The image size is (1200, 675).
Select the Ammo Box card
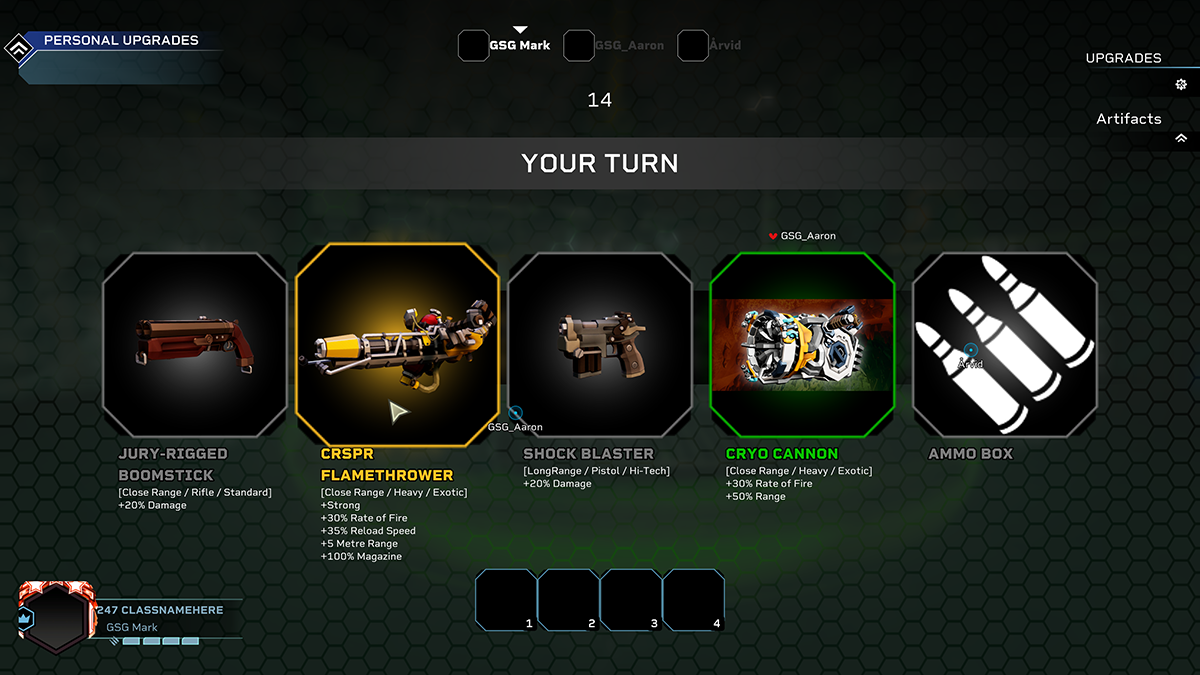pos(1004,345)
